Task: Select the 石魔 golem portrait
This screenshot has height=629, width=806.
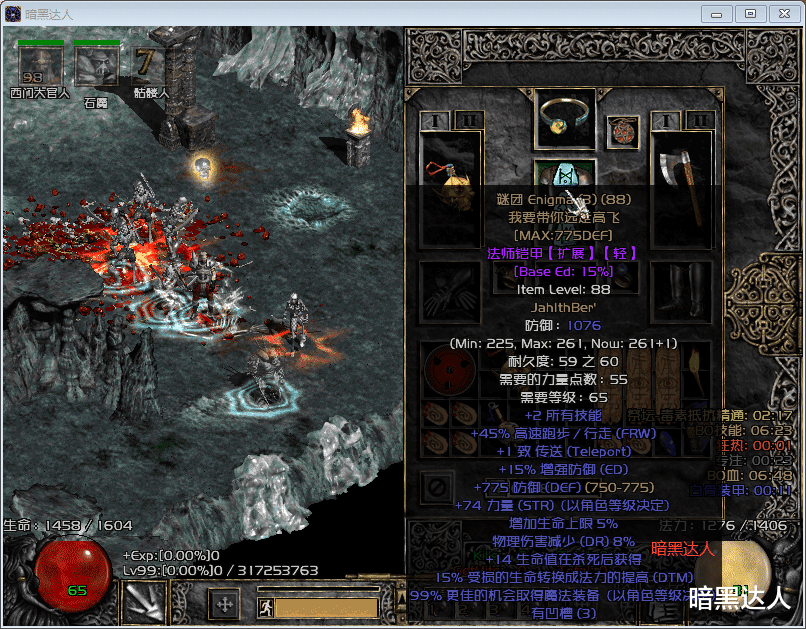Action: (96, 65)
